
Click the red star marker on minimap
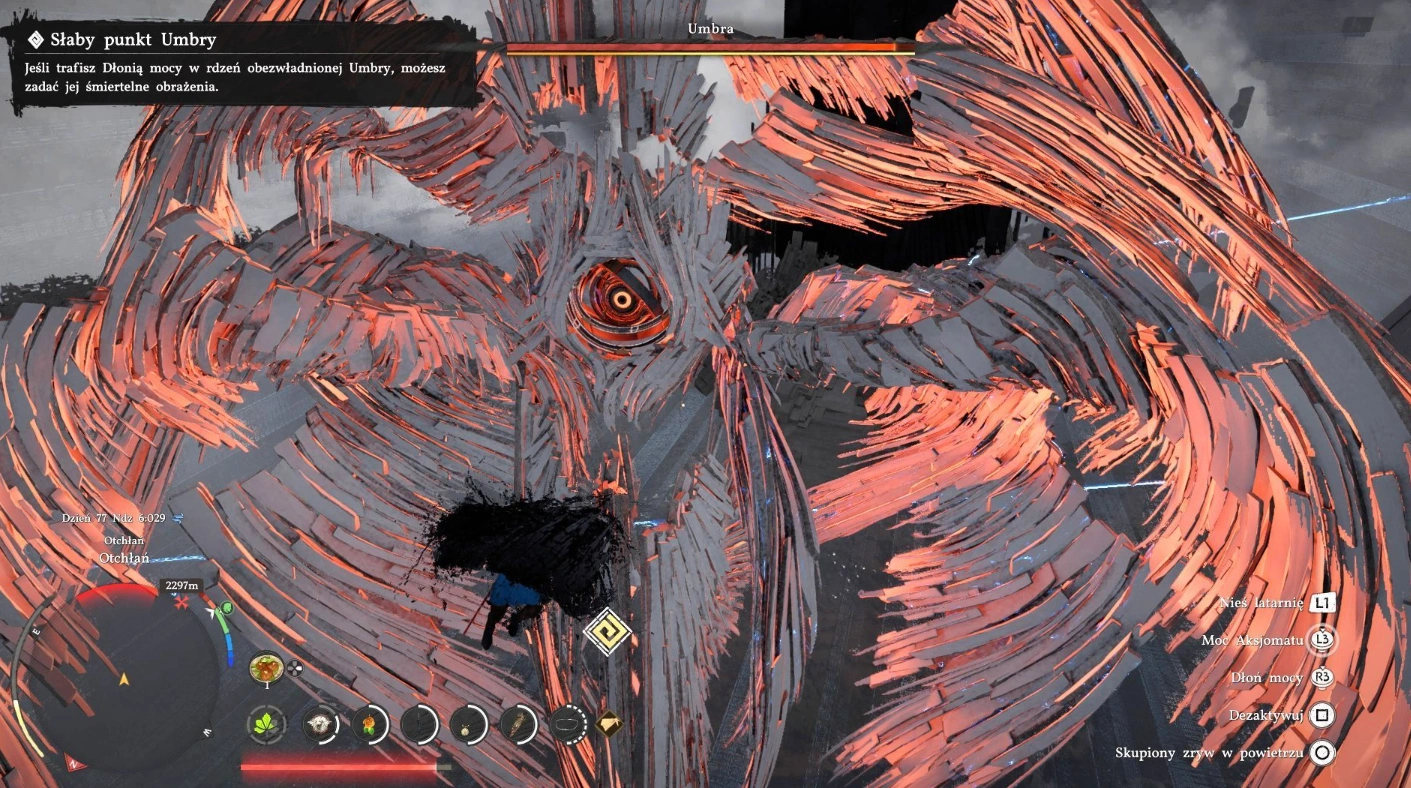coord(181,605)
